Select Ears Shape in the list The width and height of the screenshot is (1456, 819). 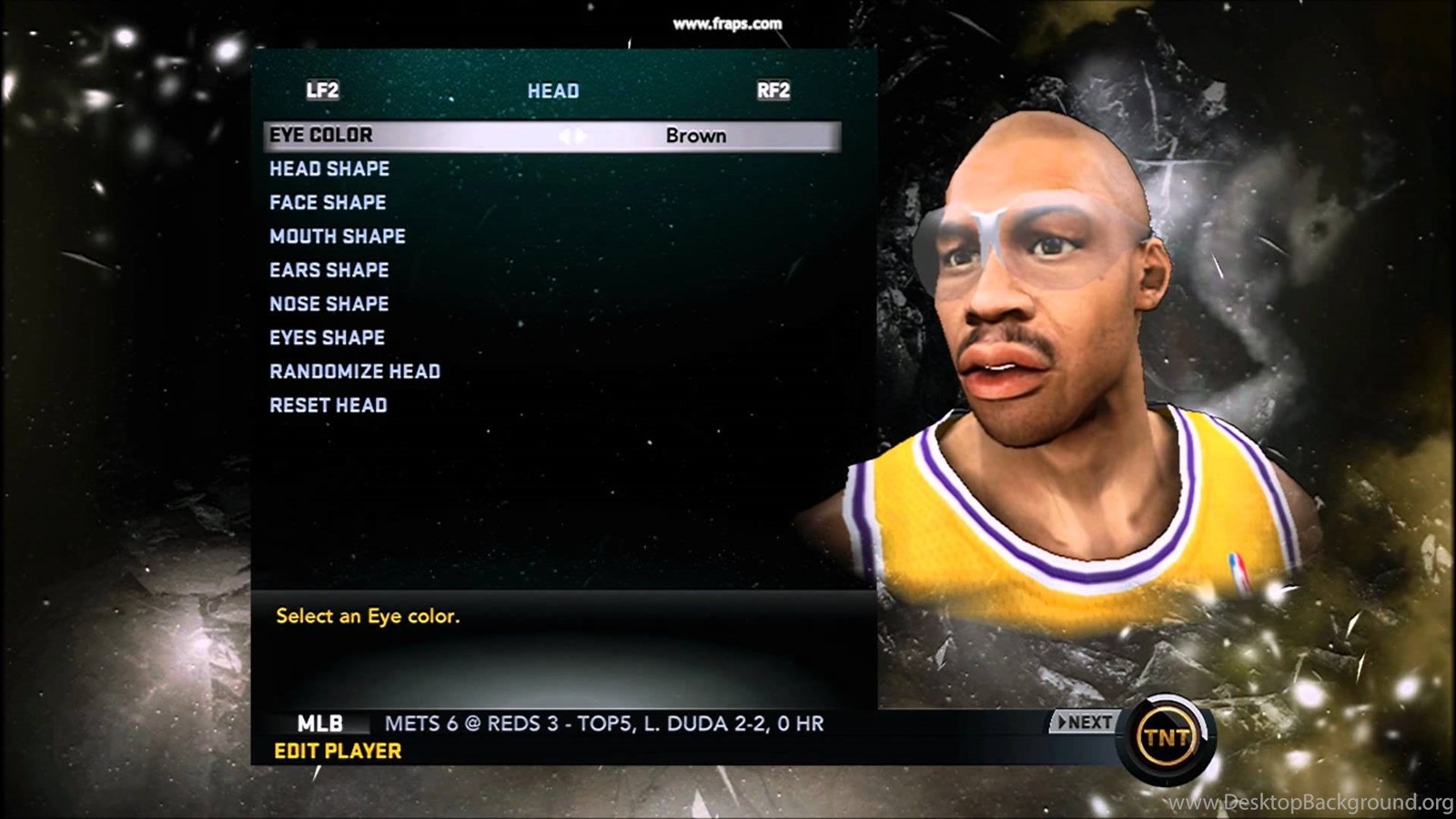pyautogui.click(x=329, y=270)
